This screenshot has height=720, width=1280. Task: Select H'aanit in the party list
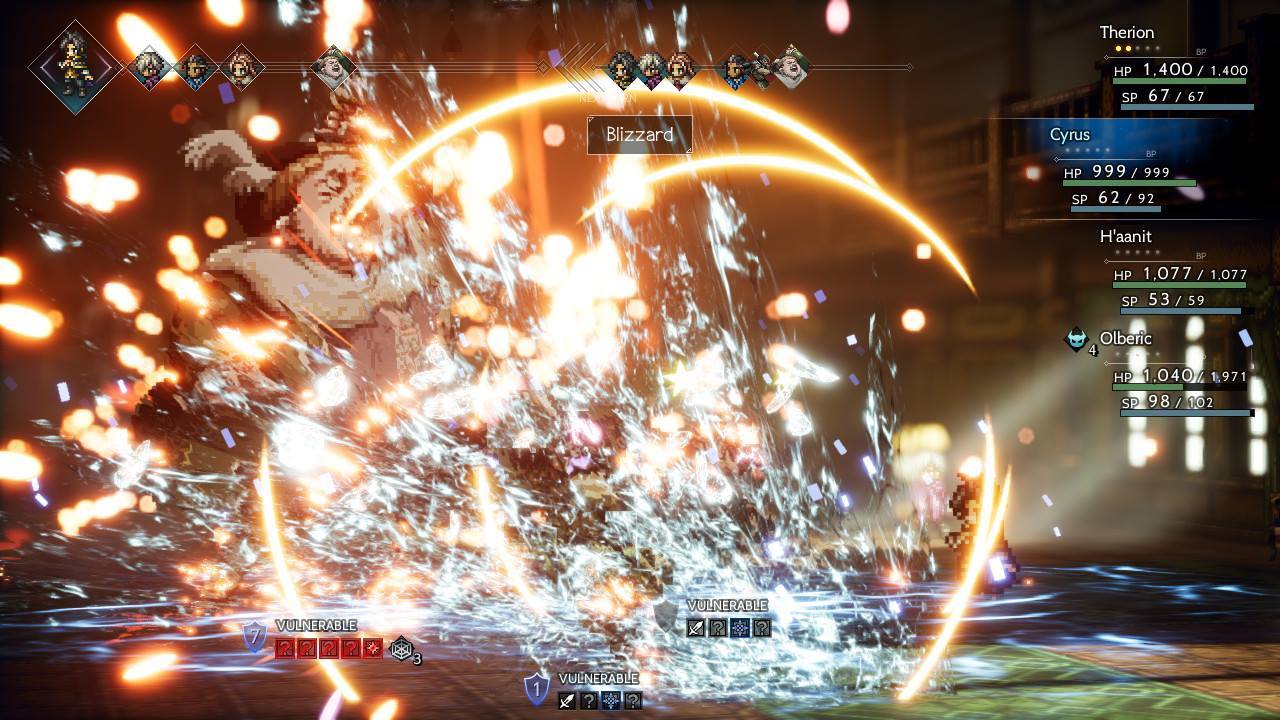[1125, 237]
